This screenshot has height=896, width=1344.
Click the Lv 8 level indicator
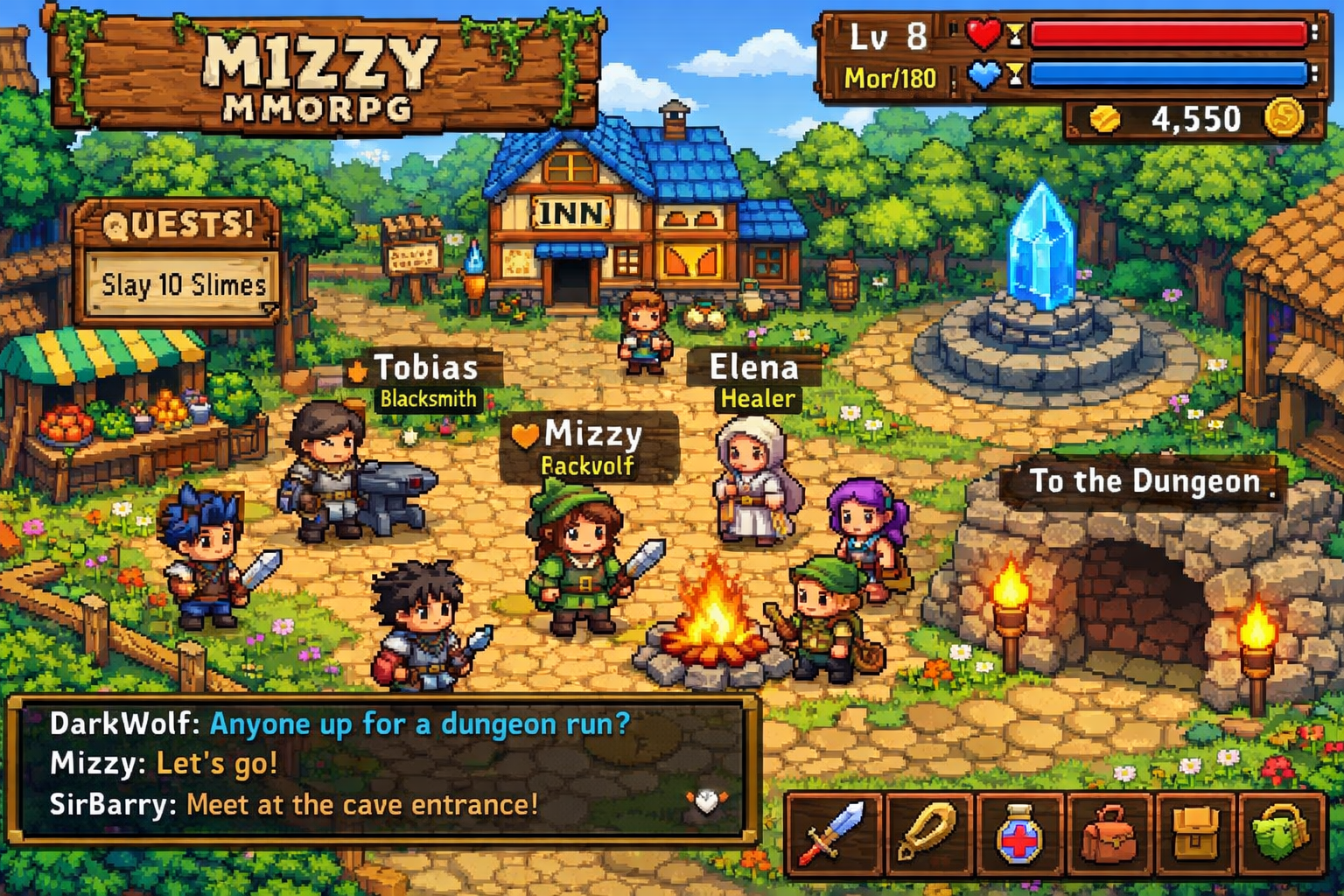(x=888, y=38)
